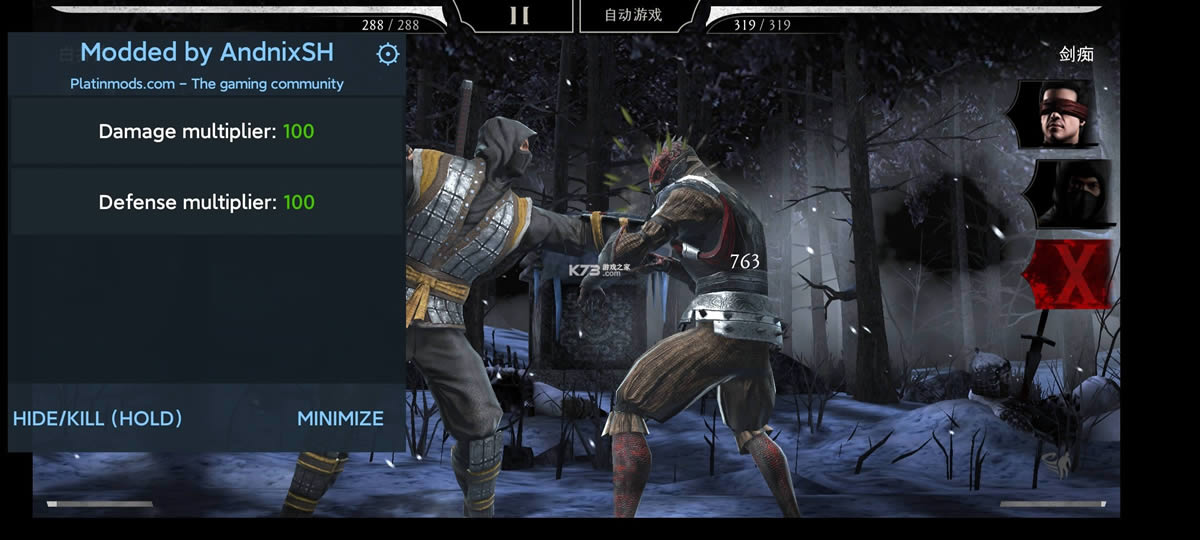Viewport: 1200px width, 540px height.
Task: Pause the fight with the pause button
Action: coord(518,15)
